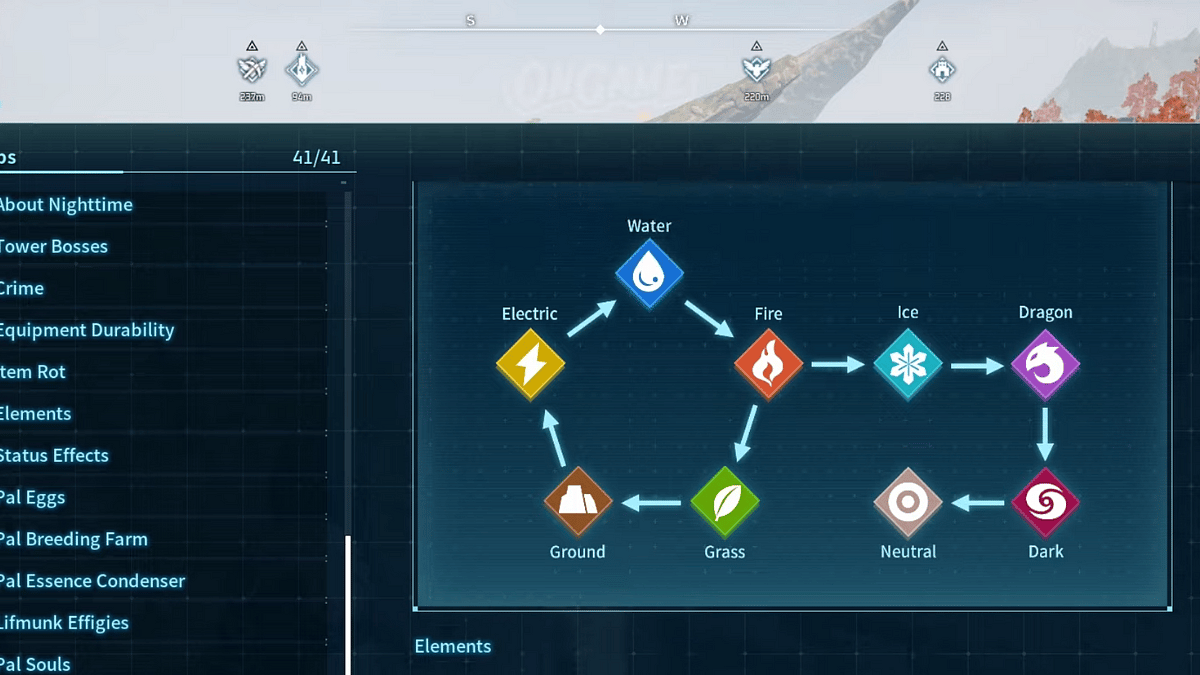Open the About Nighttime tip
1200x675 pixels.
pos(66,205)
